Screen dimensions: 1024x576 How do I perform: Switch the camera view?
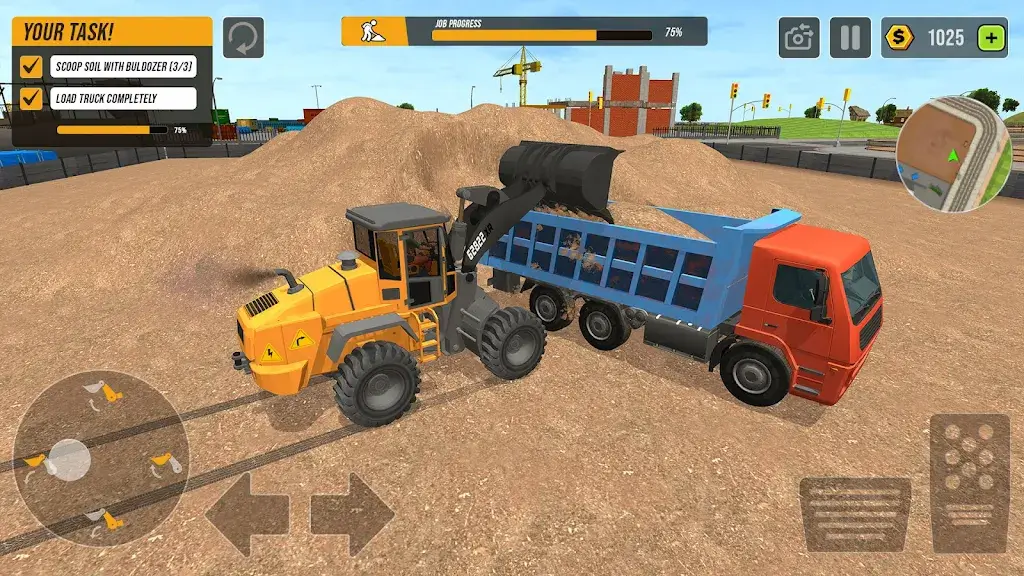(799, 38)
